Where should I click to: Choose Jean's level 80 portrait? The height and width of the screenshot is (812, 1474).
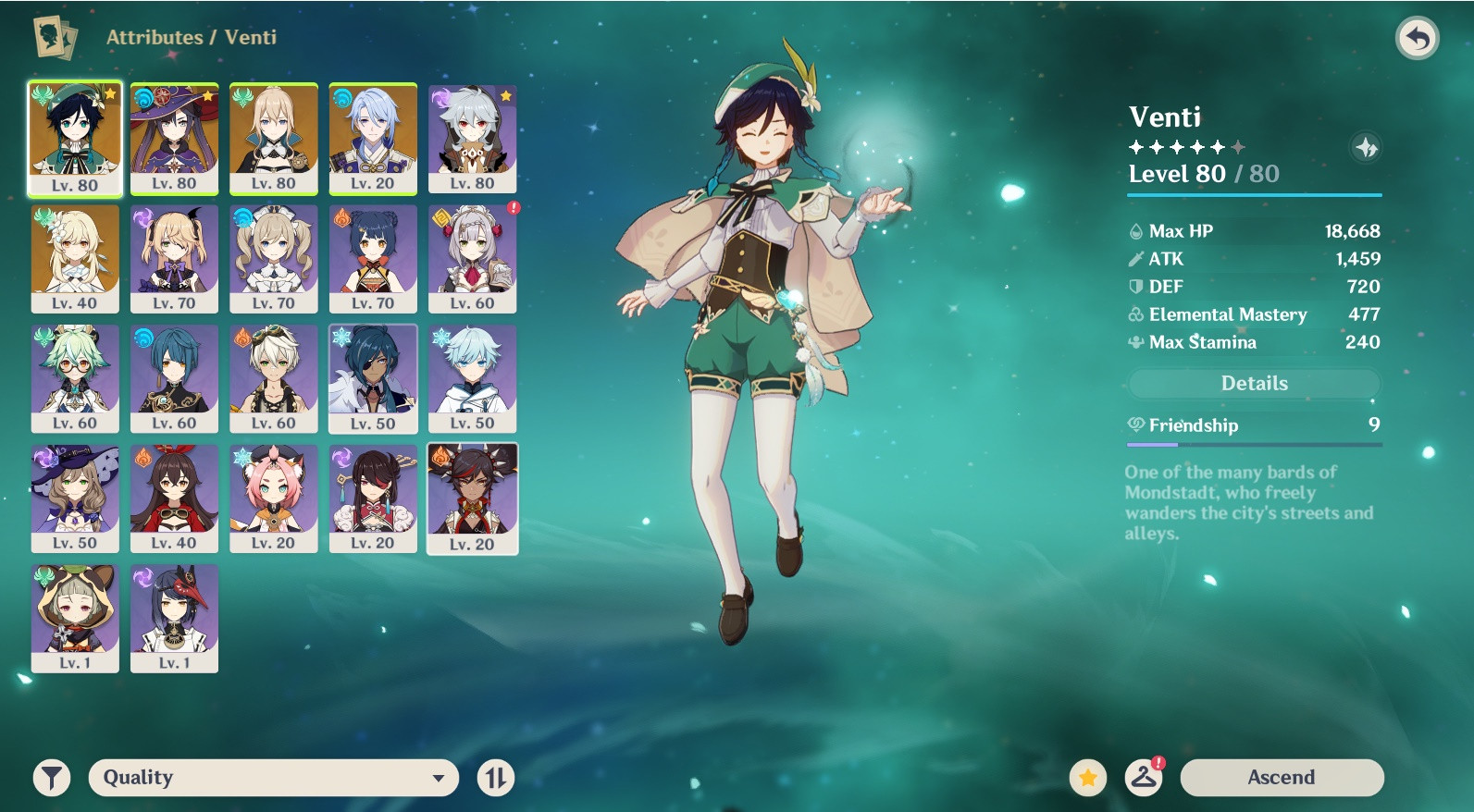274,138
